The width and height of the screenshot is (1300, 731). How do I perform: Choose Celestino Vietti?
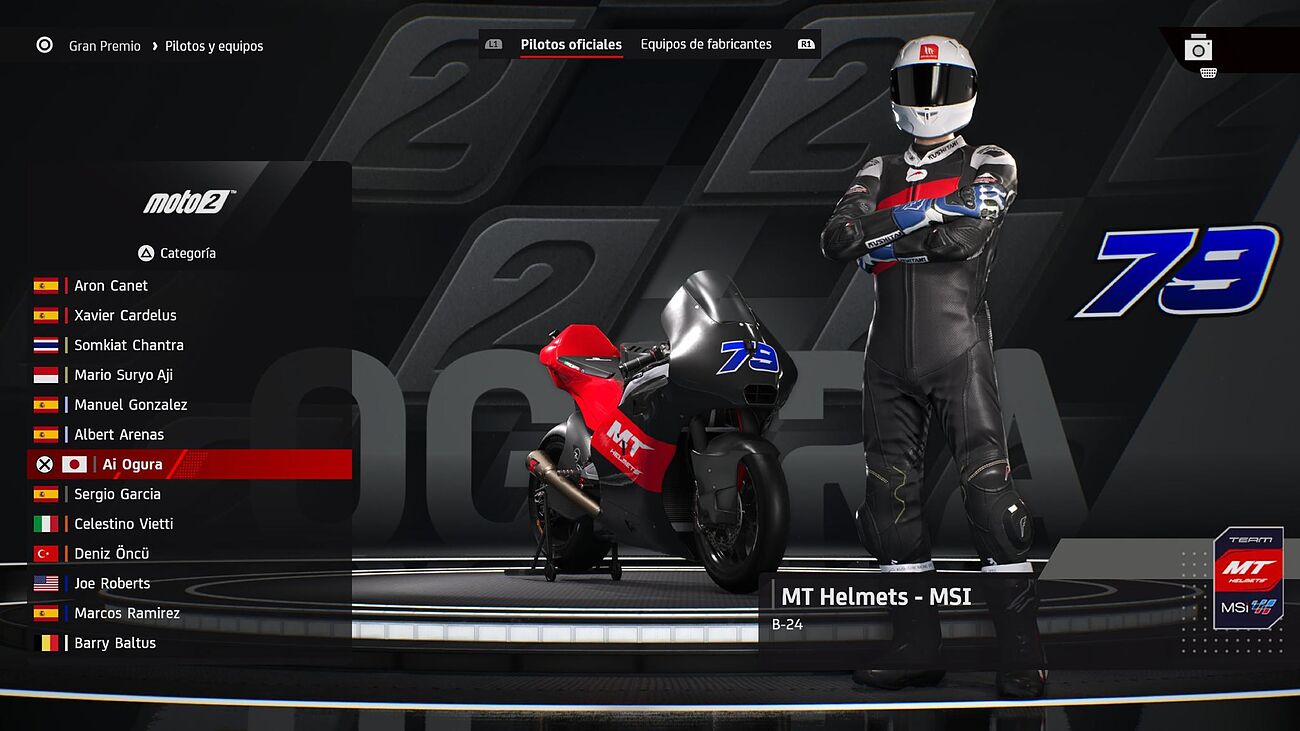click(124, 524)
